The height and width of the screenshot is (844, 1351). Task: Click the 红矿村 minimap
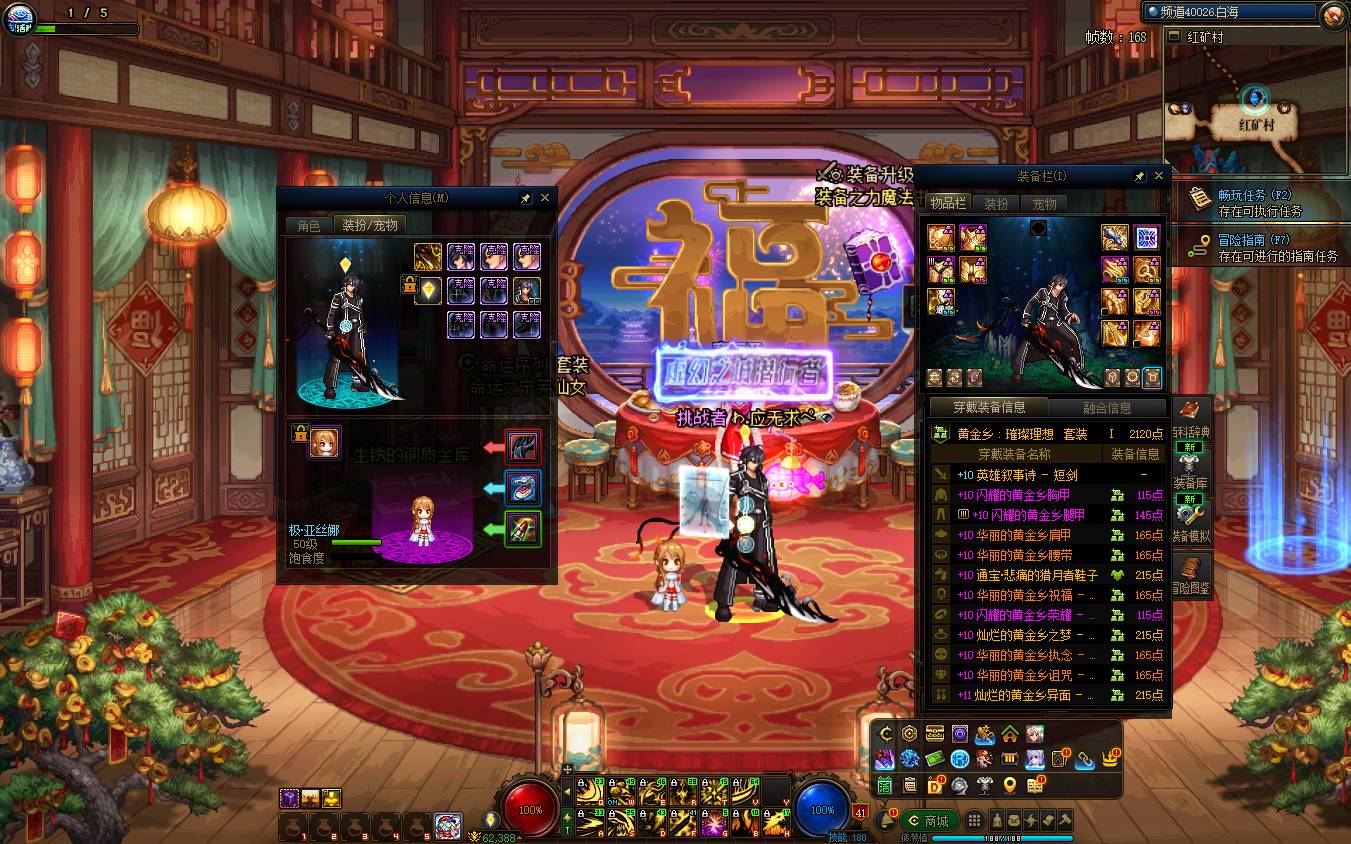point(1255,112)
